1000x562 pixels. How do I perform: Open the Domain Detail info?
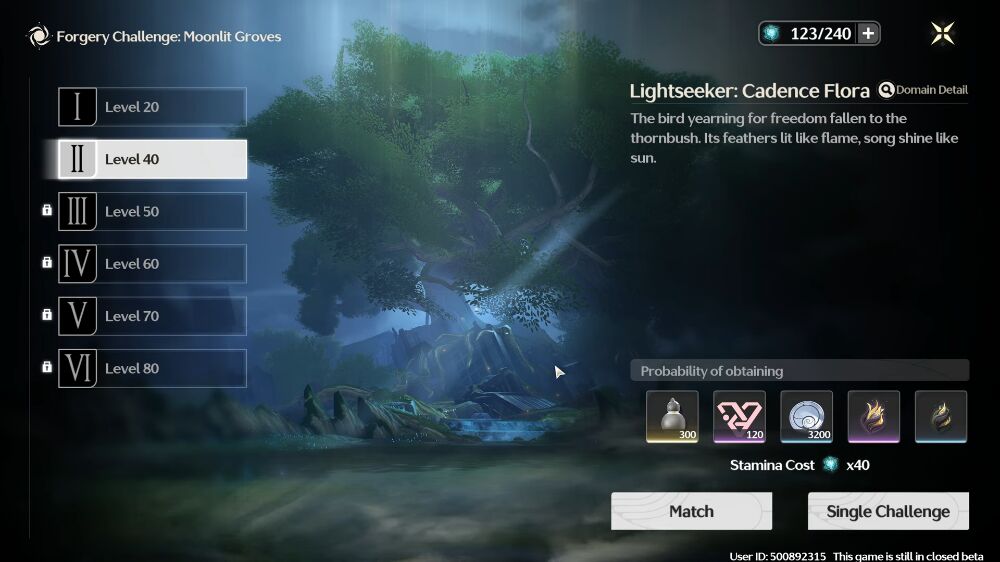[923, 90]
